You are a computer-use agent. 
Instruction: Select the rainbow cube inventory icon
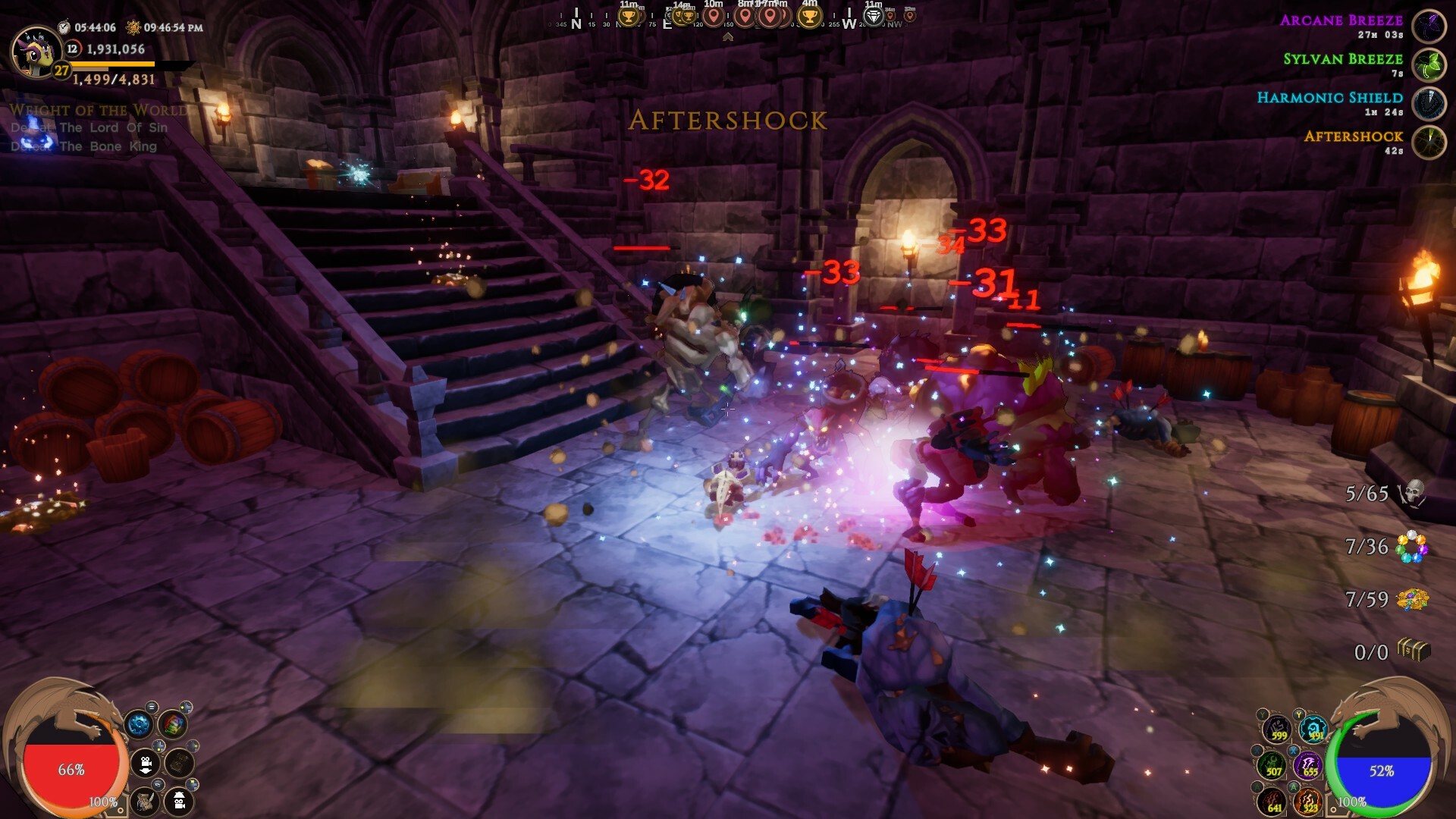point(174,726)
